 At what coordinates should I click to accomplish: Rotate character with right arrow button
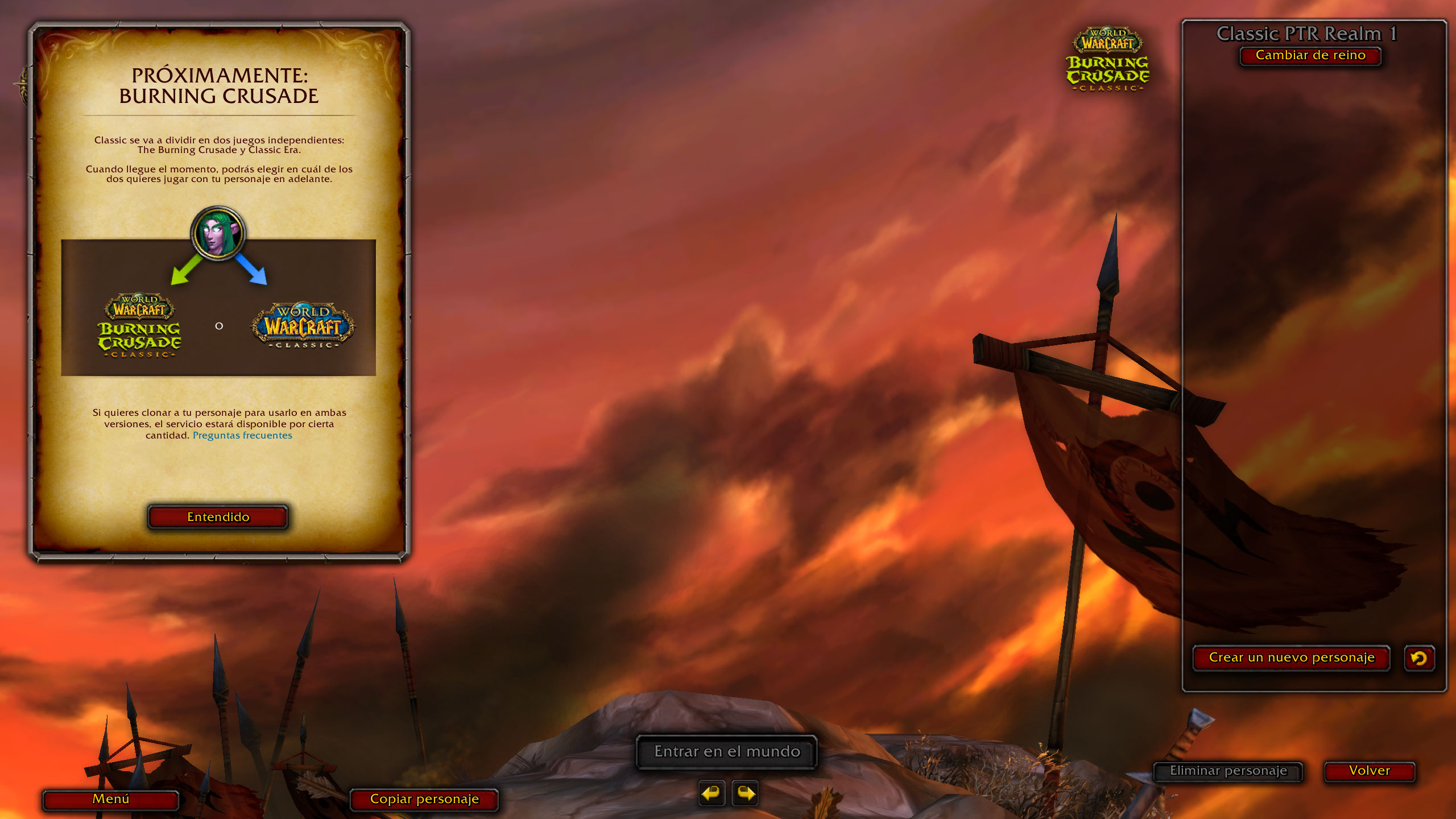tap(746, 793)
